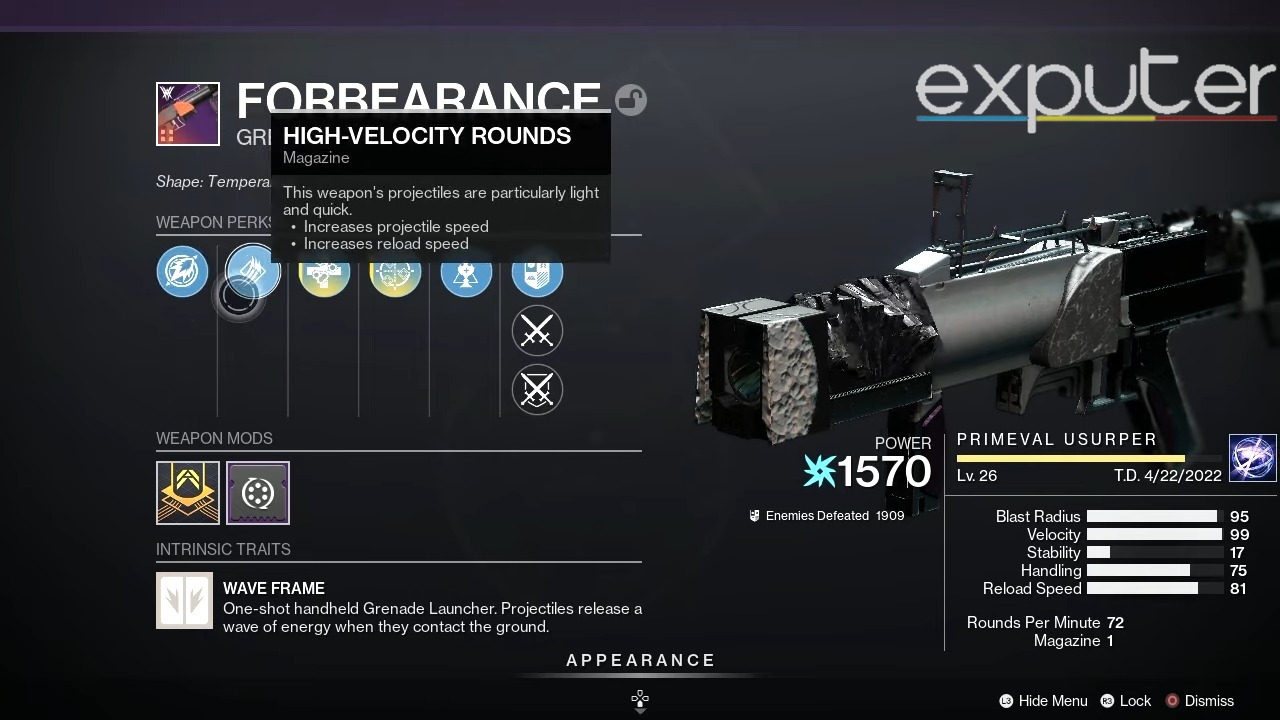Expand the Weapon Perks section header
Screen dimensions: 1280x720
215,222
